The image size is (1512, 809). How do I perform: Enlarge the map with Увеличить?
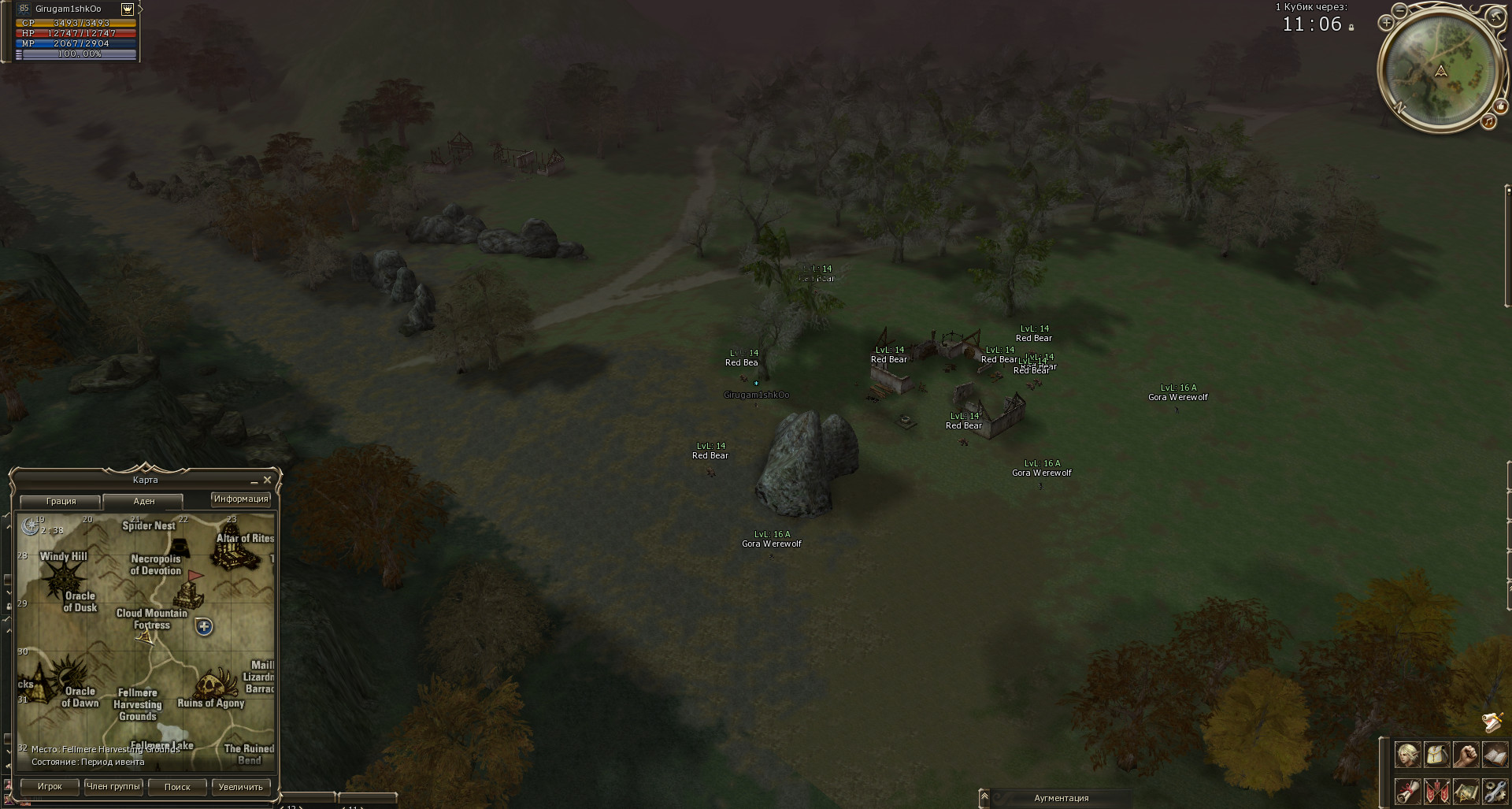(240, 786)
